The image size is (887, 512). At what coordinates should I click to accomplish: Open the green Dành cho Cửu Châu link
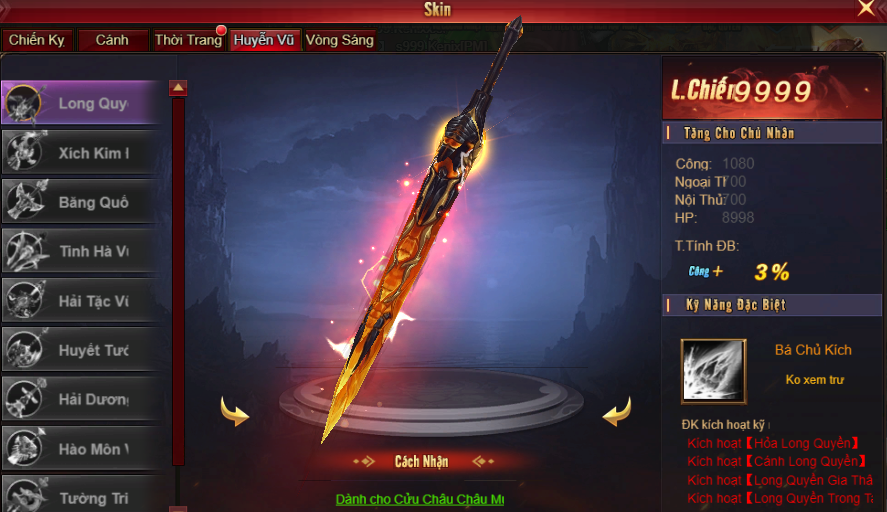(420, 499)
